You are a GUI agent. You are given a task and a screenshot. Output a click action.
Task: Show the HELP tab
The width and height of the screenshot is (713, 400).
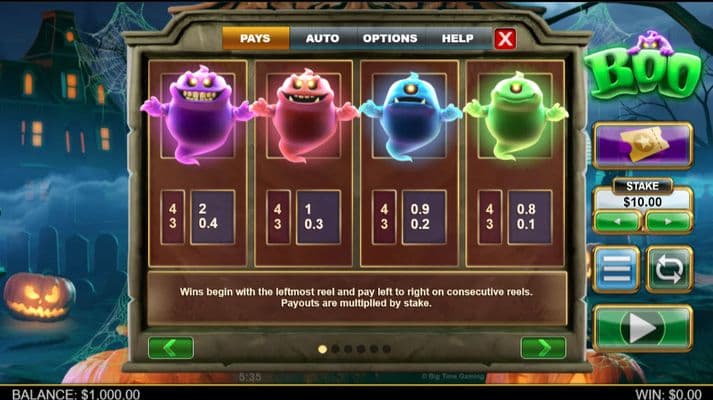pyautogui.click(x=458, y=38)
